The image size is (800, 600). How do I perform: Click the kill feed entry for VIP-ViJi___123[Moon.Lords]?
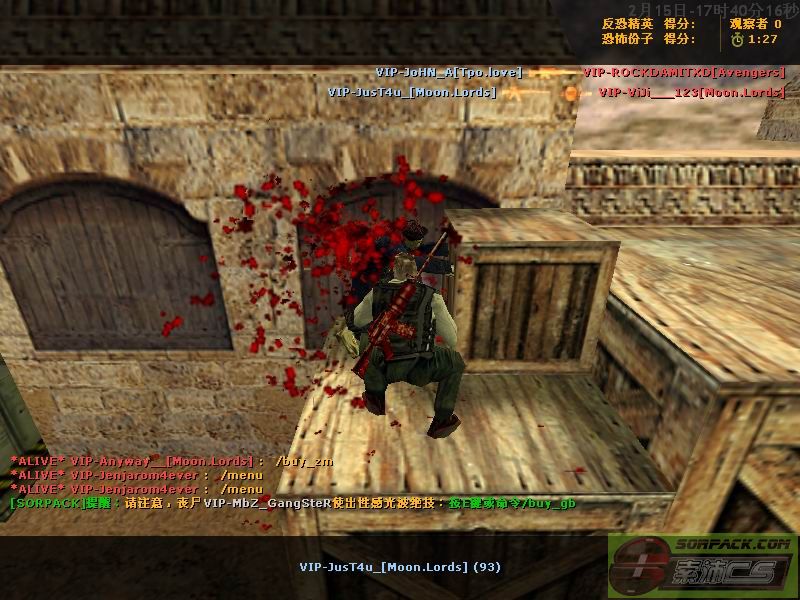click(691, 92)
